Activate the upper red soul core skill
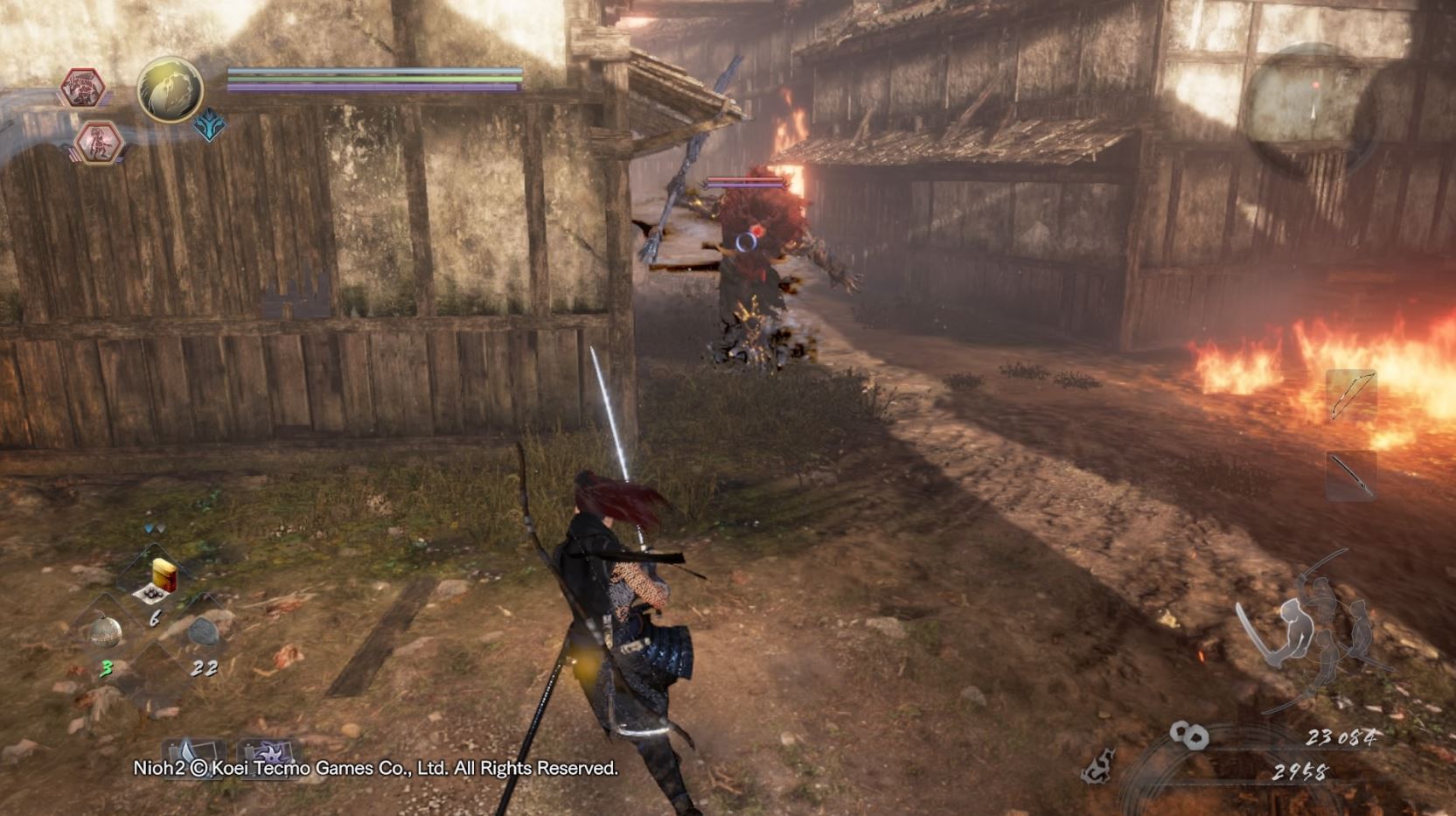Viewport: 1456px width, 816px height. [x=84, y=86]
